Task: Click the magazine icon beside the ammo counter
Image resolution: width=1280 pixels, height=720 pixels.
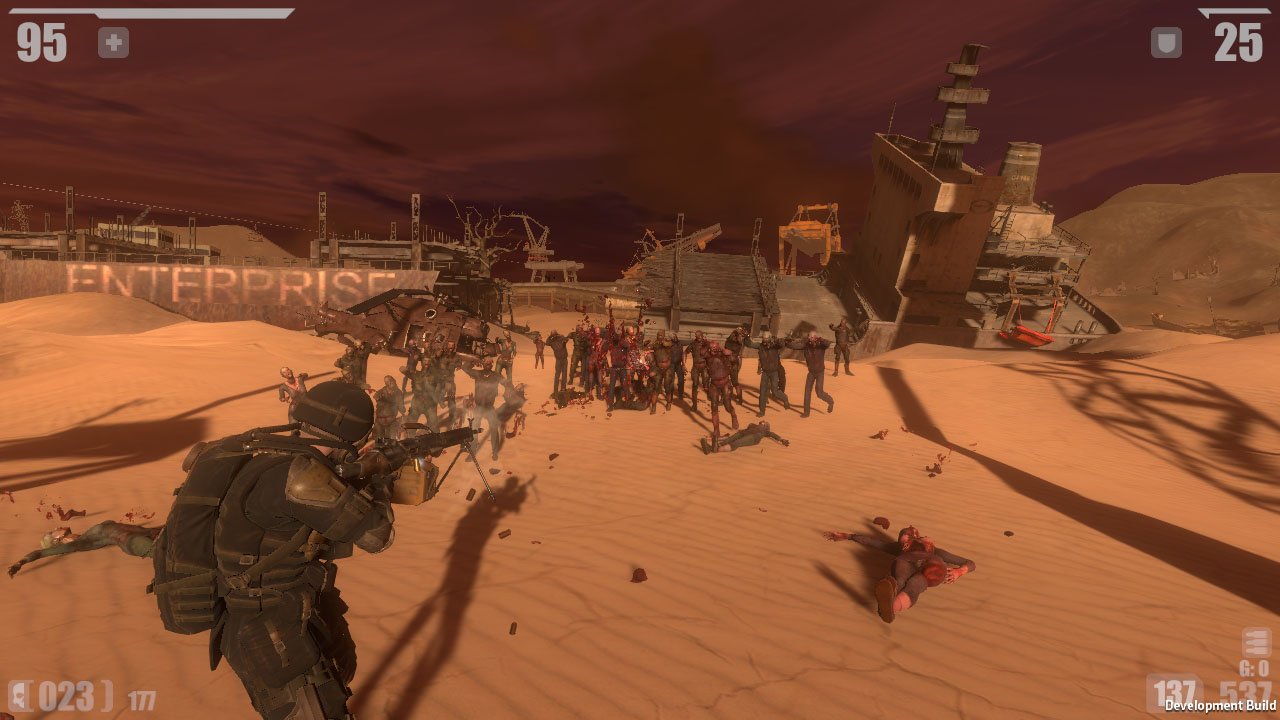Action: point(17,694)
